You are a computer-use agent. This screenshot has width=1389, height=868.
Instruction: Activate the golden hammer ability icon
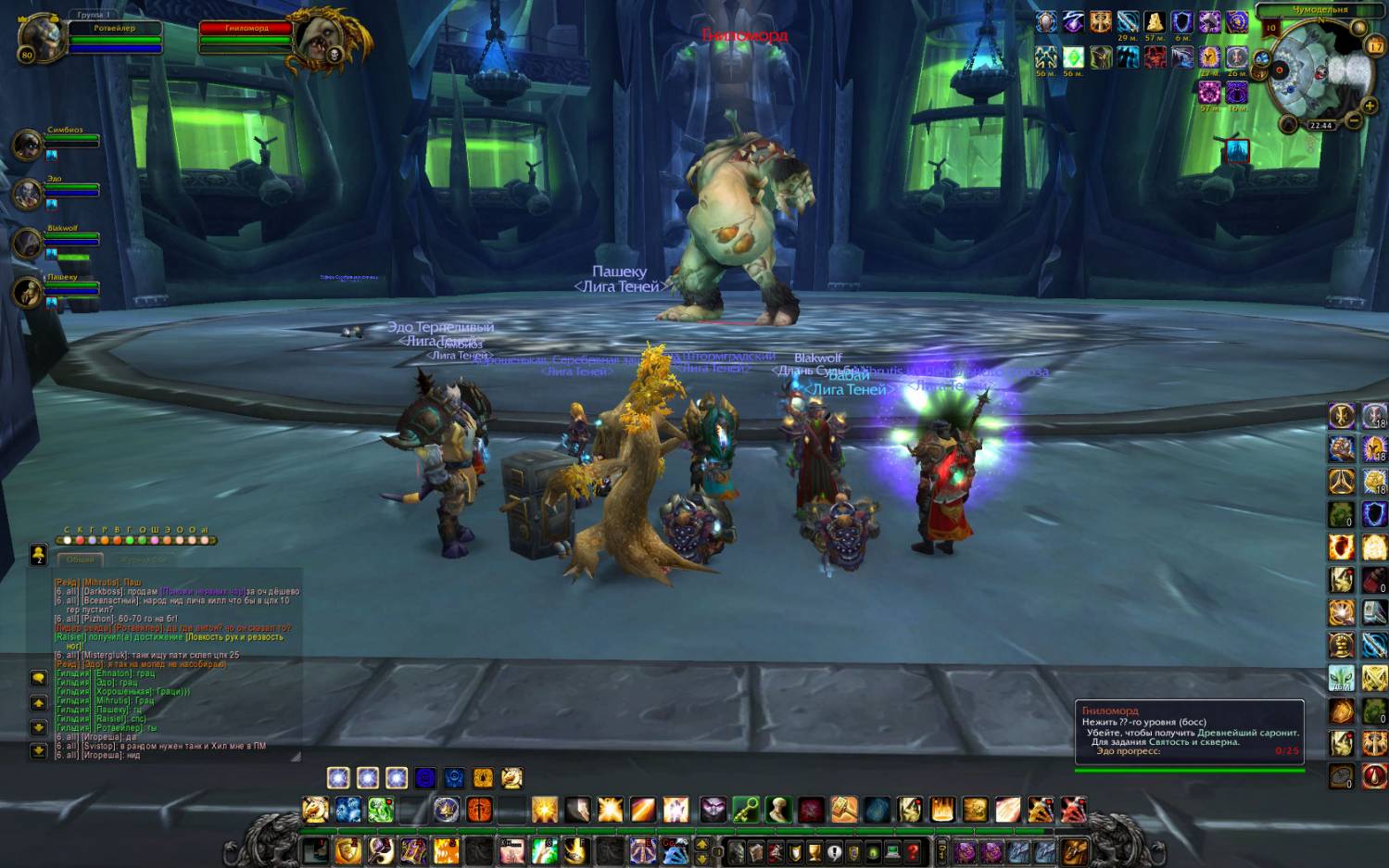click(843, 811)
